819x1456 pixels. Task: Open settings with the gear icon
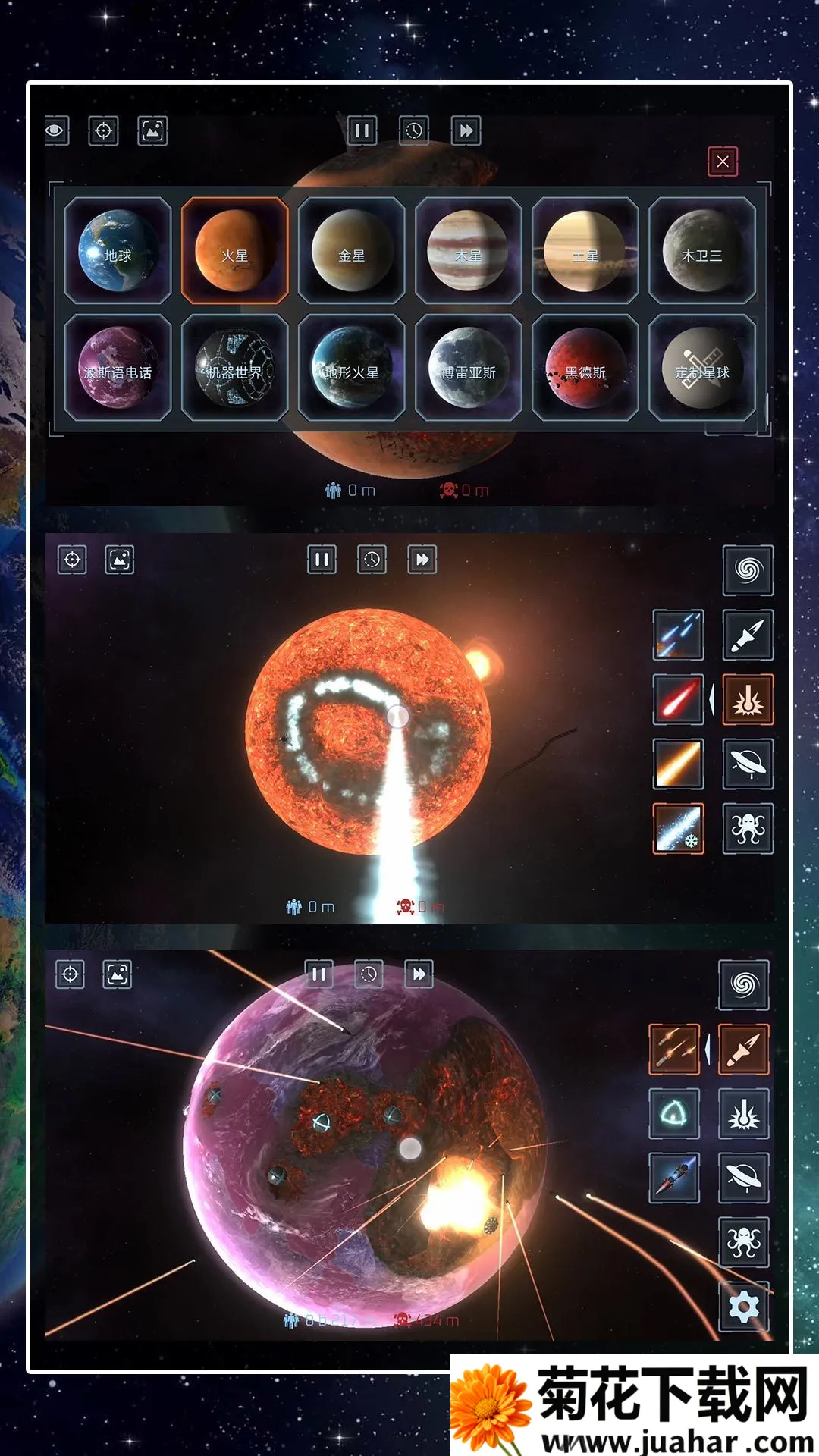[x=743, y=1307]
